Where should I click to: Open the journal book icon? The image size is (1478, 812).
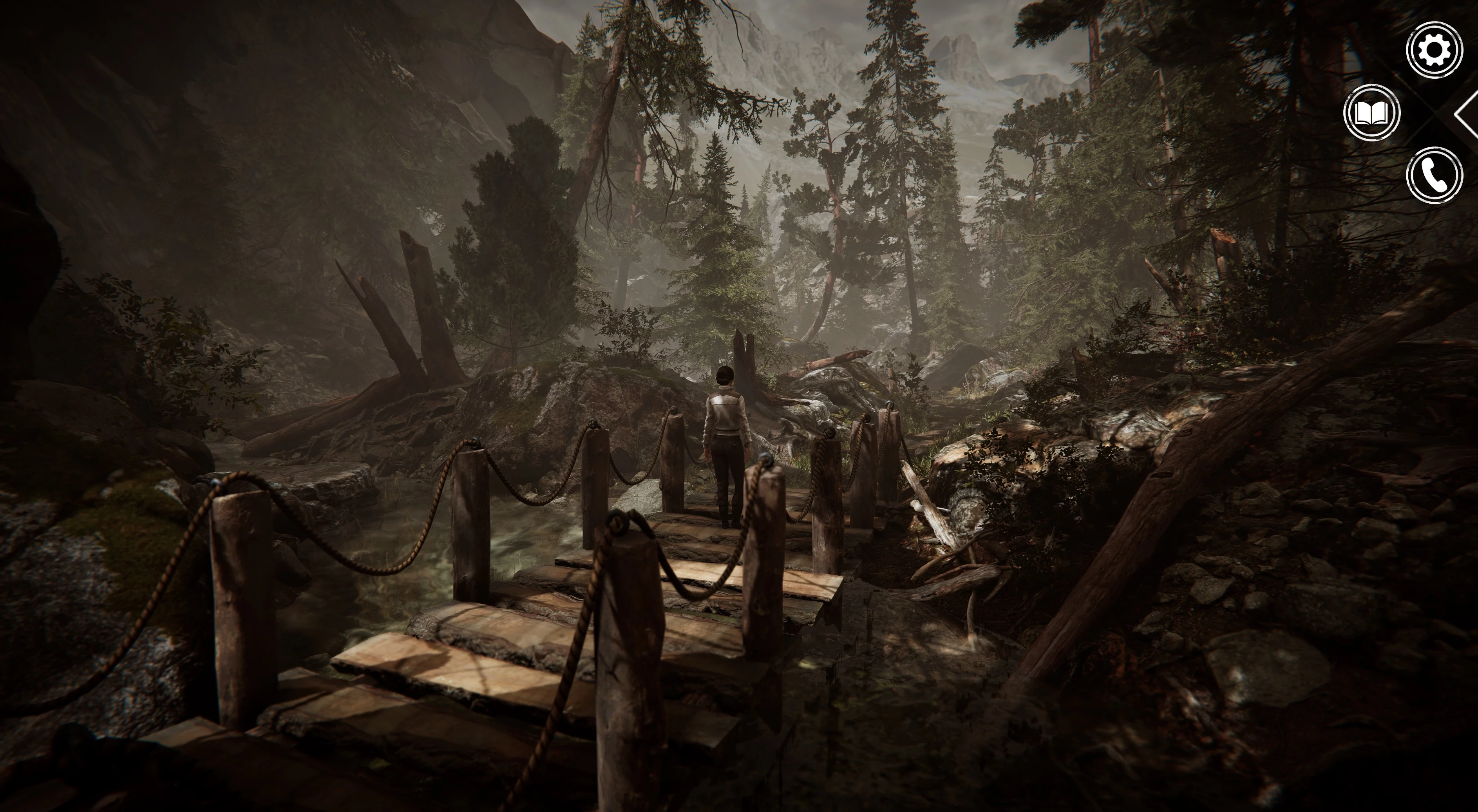[1371, 113]
